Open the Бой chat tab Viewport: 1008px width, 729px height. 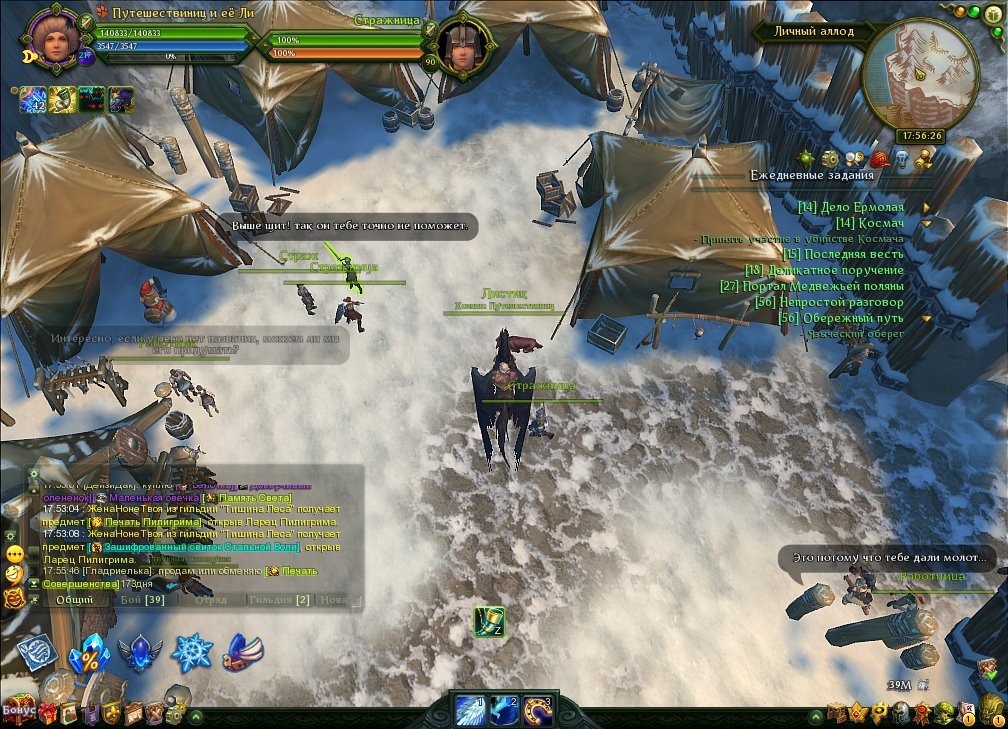[142, 600]
